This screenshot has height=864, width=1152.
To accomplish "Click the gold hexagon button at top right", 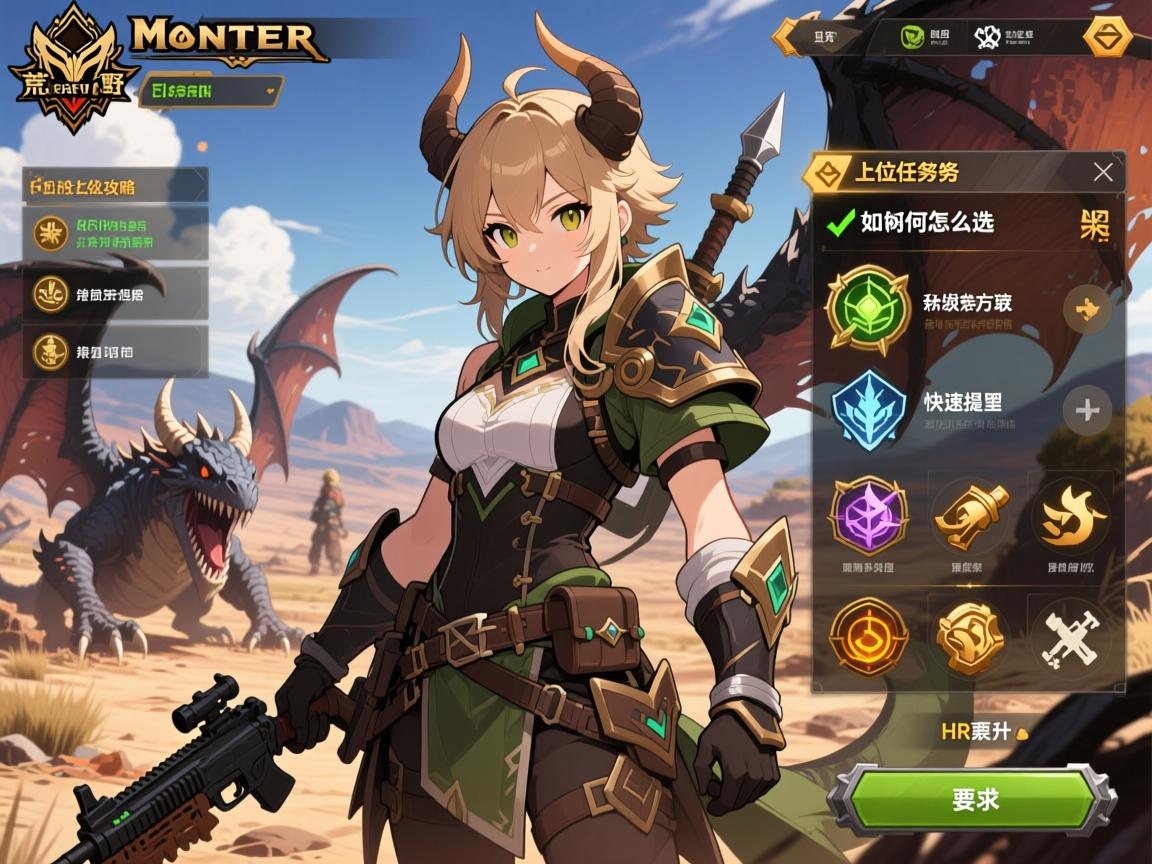I will tap(1107, 38).
